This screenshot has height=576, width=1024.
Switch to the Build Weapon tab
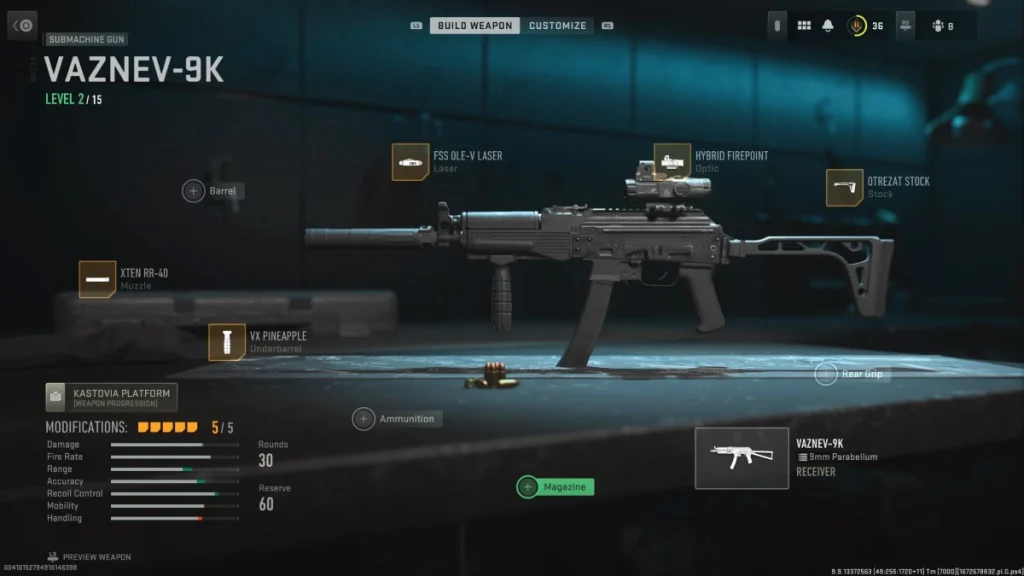tap(474, 25)
